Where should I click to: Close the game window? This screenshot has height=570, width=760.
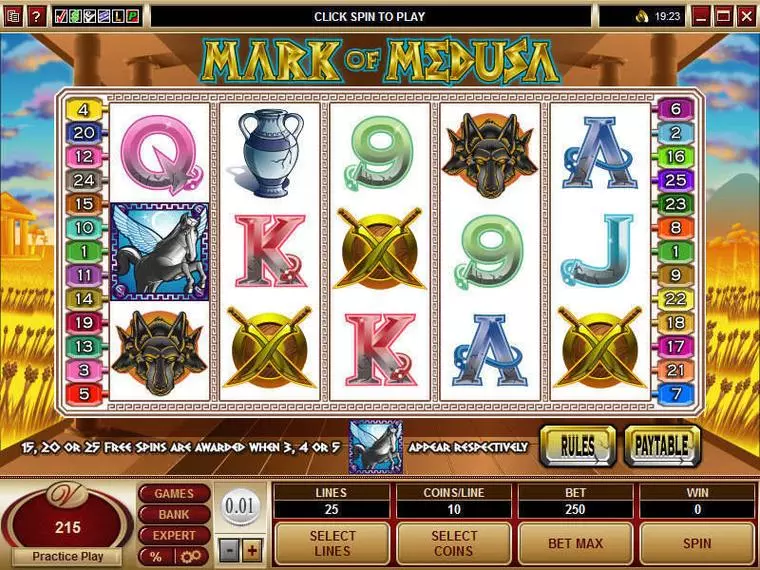[748, 16]
